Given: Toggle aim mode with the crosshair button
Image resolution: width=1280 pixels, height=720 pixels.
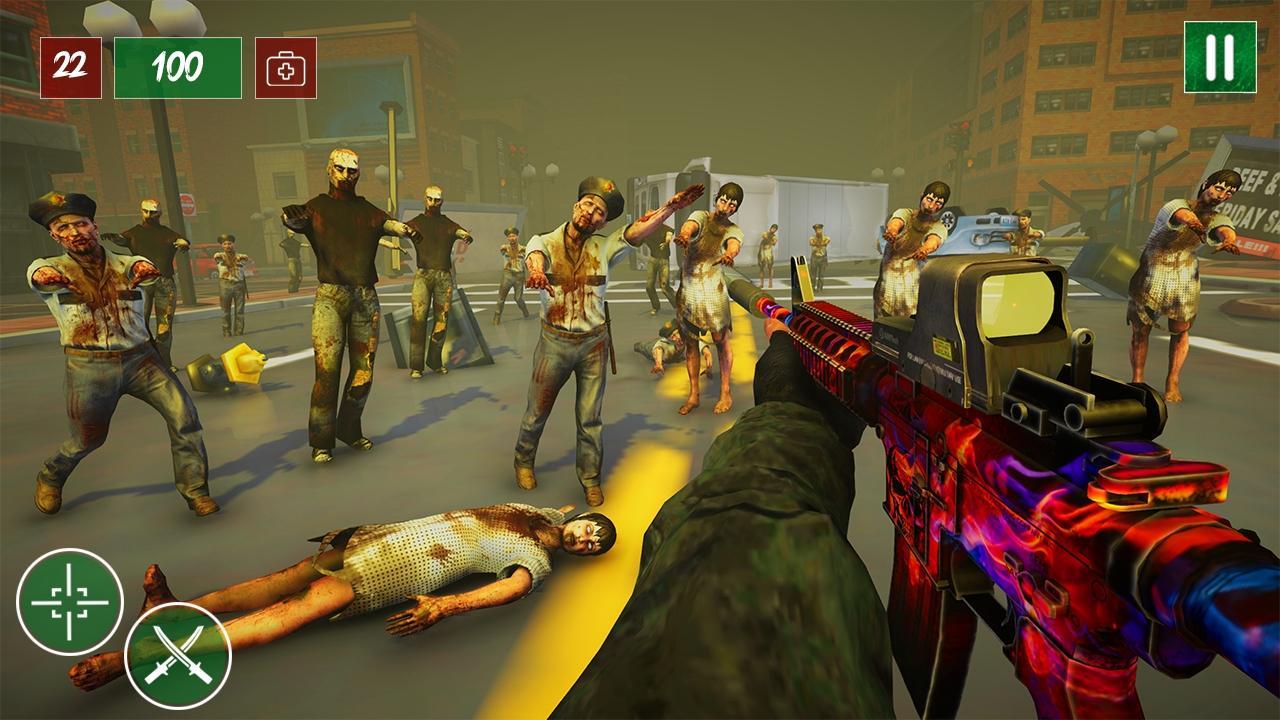Looking at the screenshot, I should [x=72, y=603].
